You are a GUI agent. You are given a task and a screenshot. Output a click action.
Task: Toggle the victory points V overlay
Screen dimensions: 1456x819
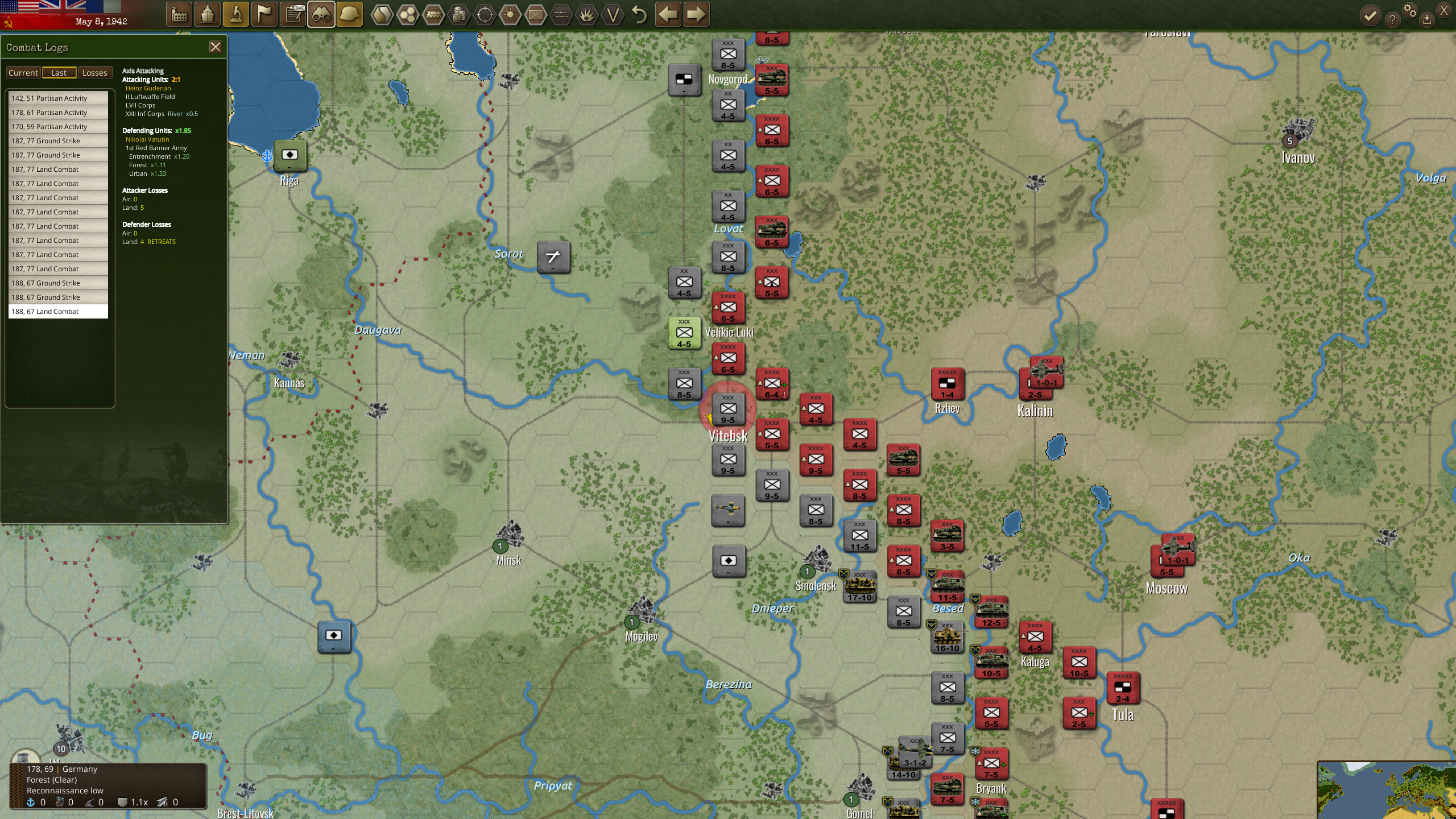pyautogui.click(x=613, y=14)
